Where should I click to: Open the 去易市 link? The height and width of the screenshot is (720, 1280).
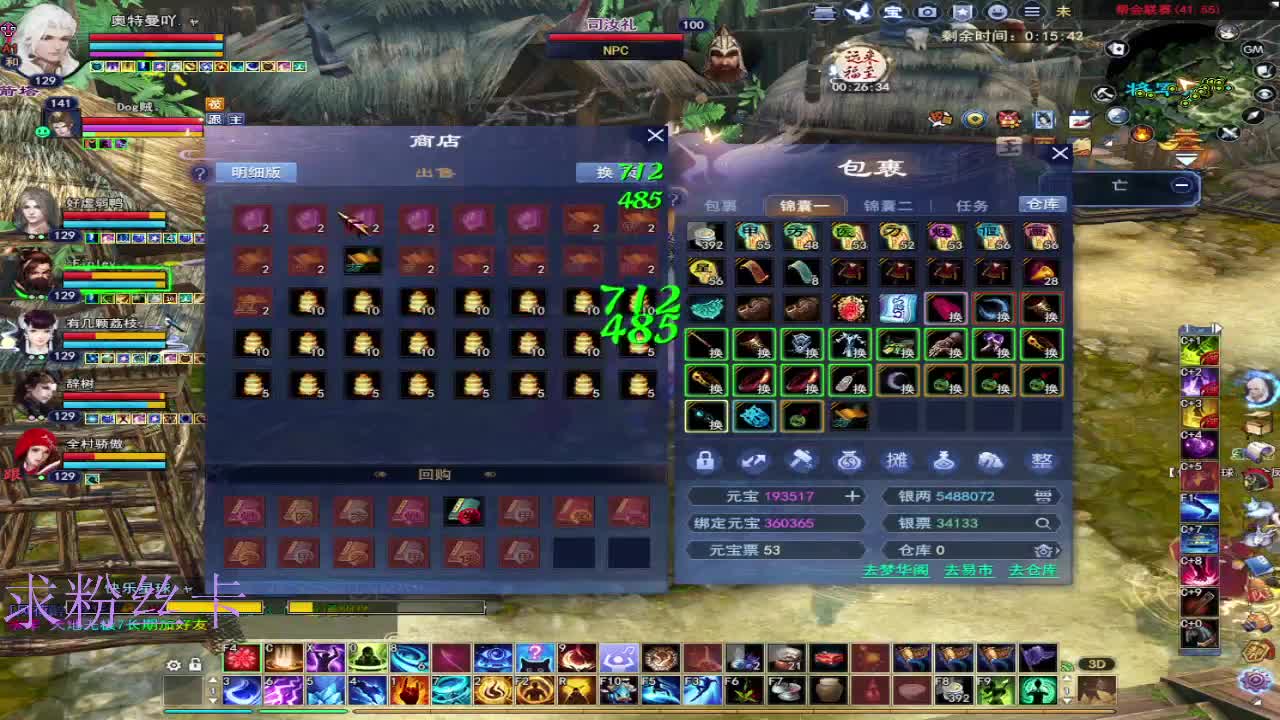point(967,570)
